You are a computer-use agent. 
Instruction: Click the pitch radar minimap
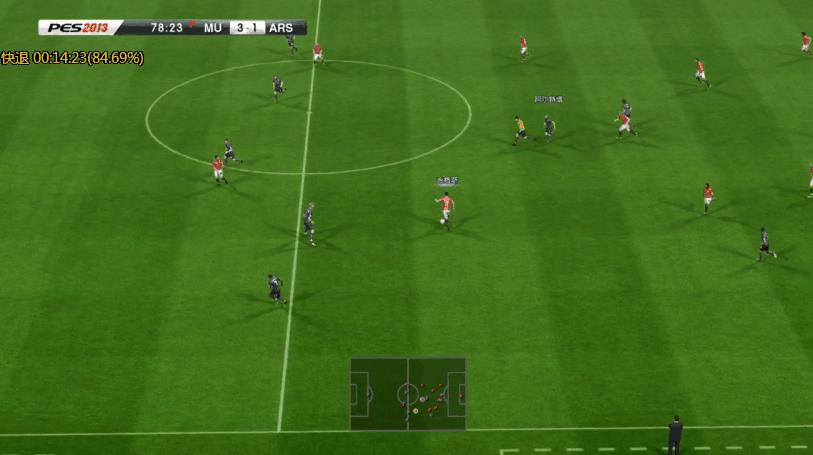(408, 393)
